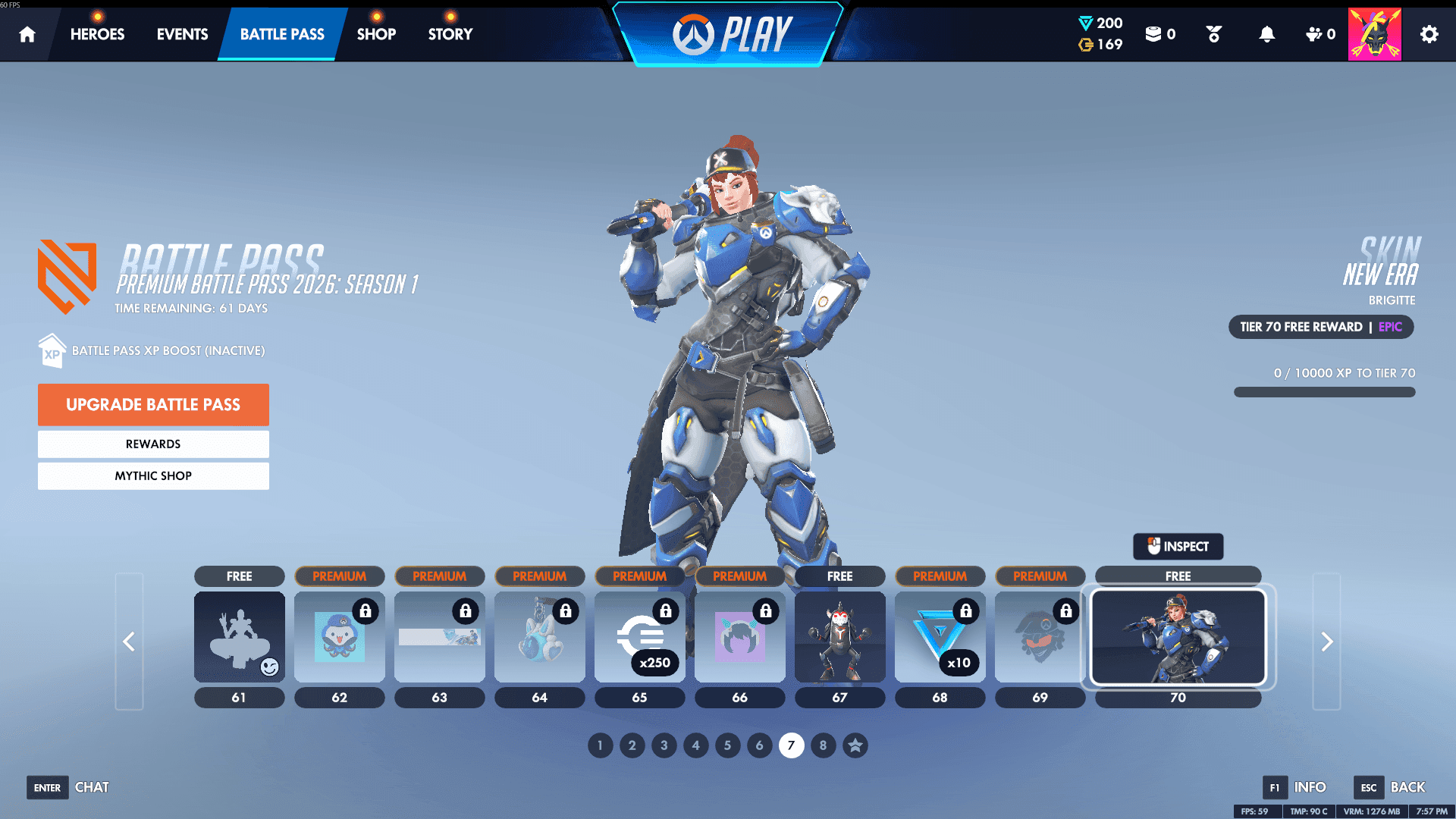
Task: Open battle pass page 3
Action: tap(664, 745)
